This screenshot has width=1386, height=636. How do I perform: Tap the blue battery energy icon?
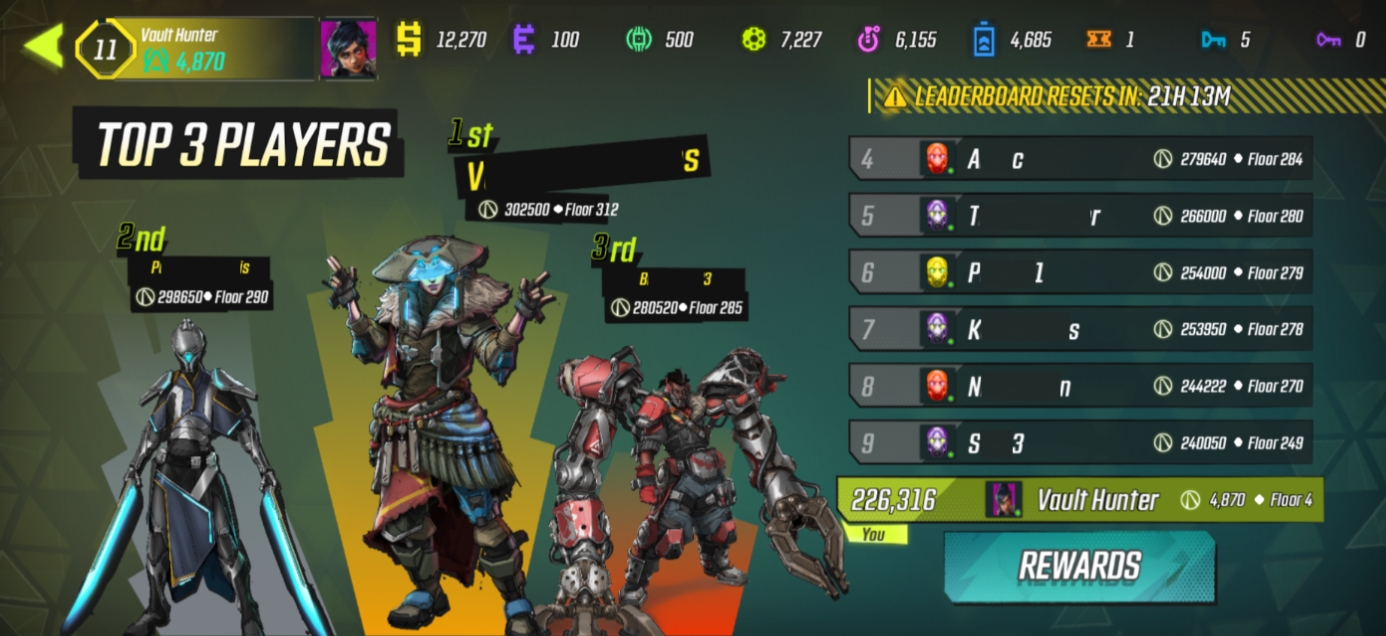tap(984, 40)
